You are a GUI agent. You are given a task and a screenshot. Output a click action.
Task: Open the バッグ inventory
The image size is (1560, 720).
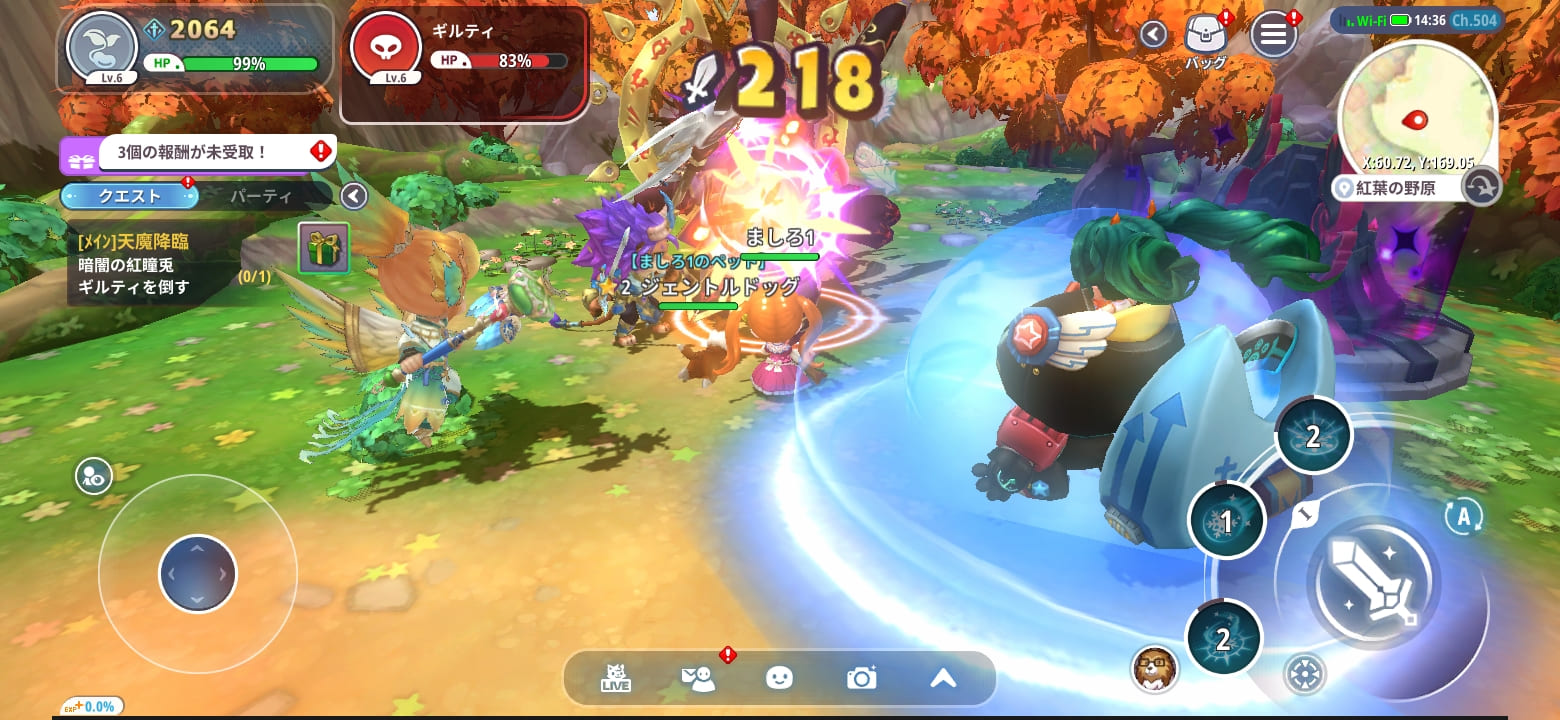1205,36
